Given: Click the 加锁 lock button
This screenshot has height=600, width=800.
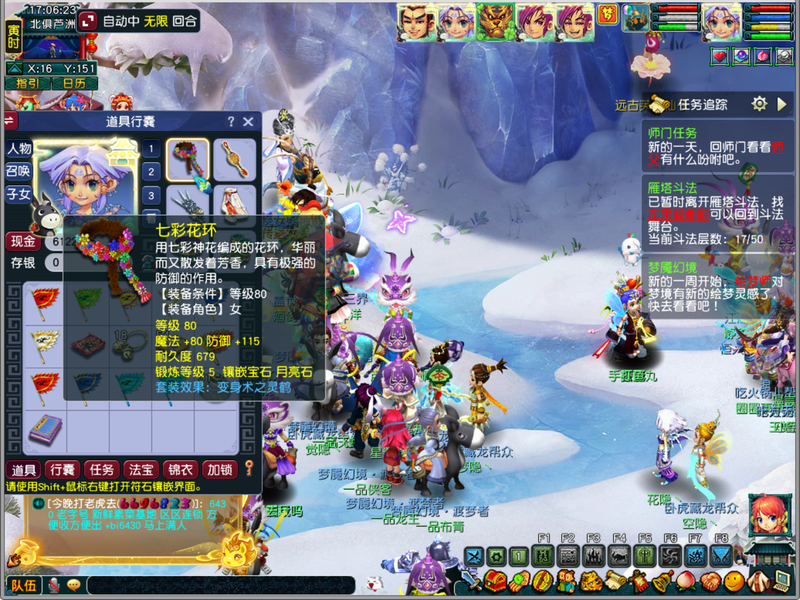Looking at the screenshot, I should [218, 469].
